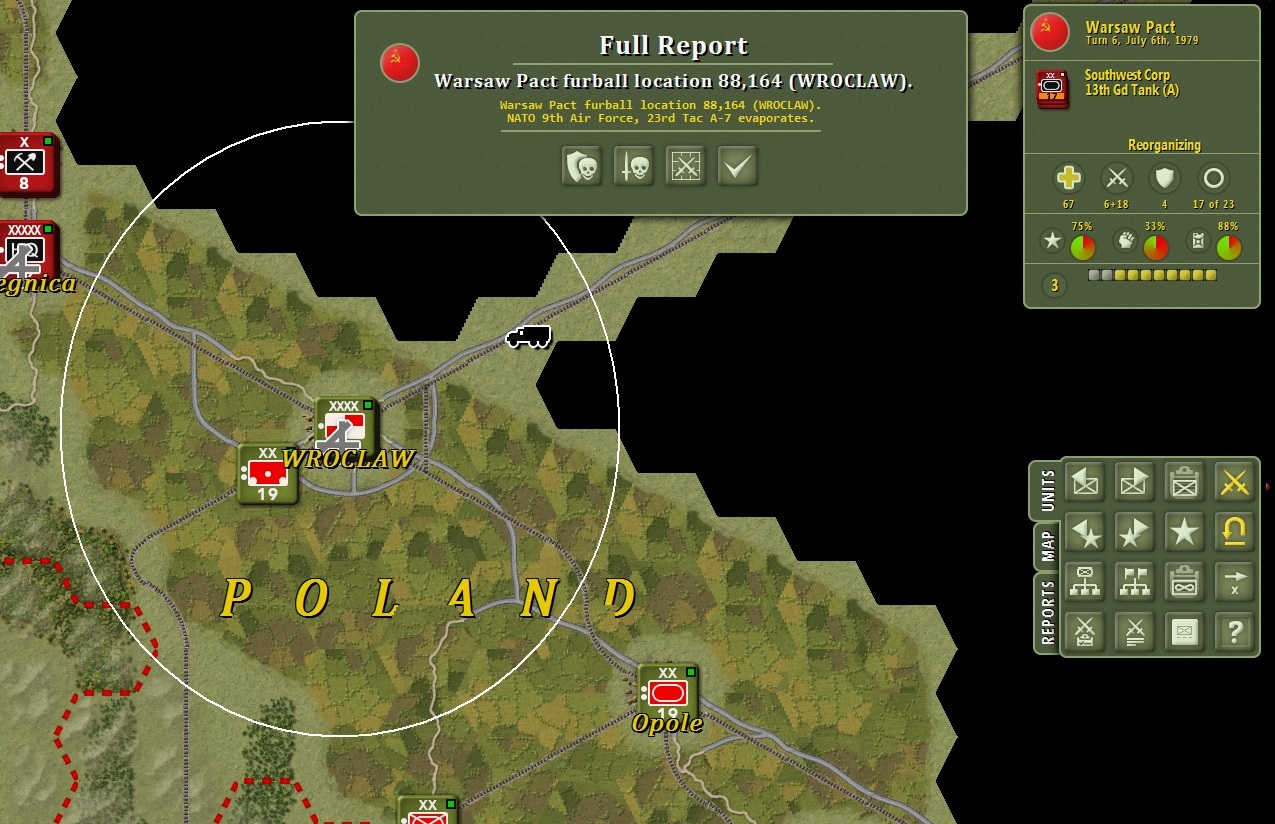Open the unit hierarchy tree button
The image size is (1275, 824).
[1085, 582]
